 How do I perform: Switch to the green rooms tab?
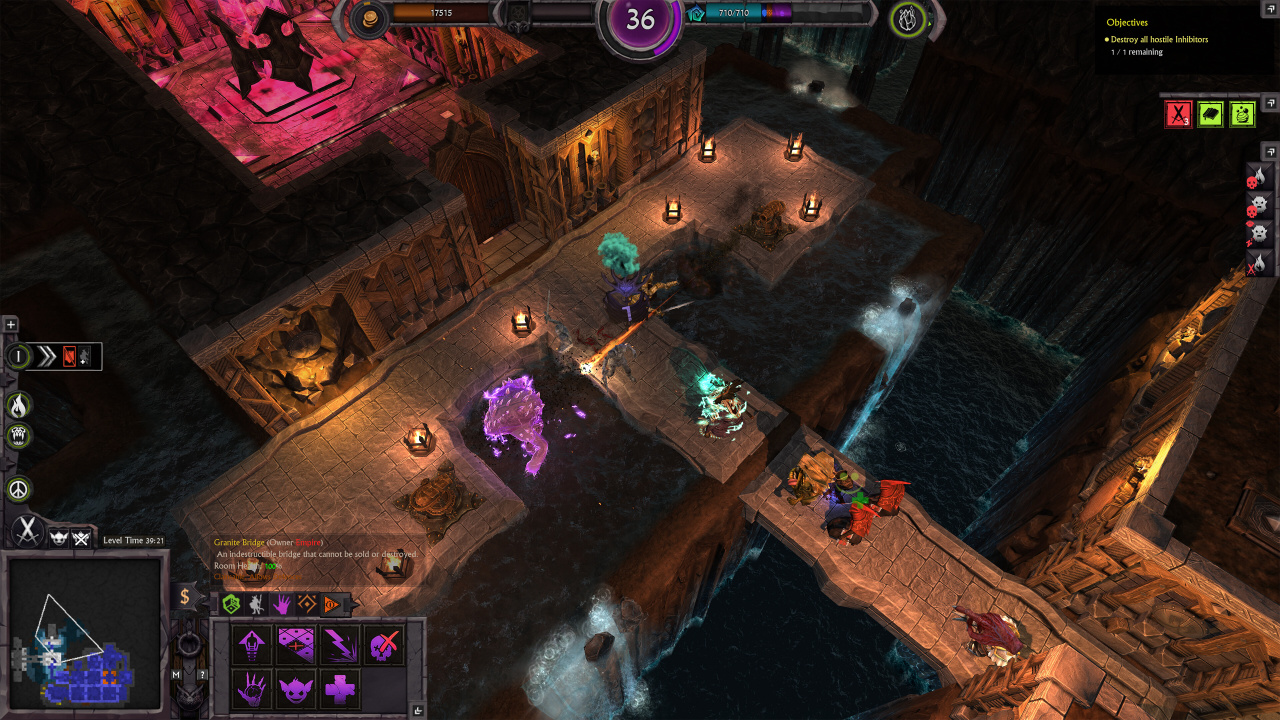coord(231,604)
